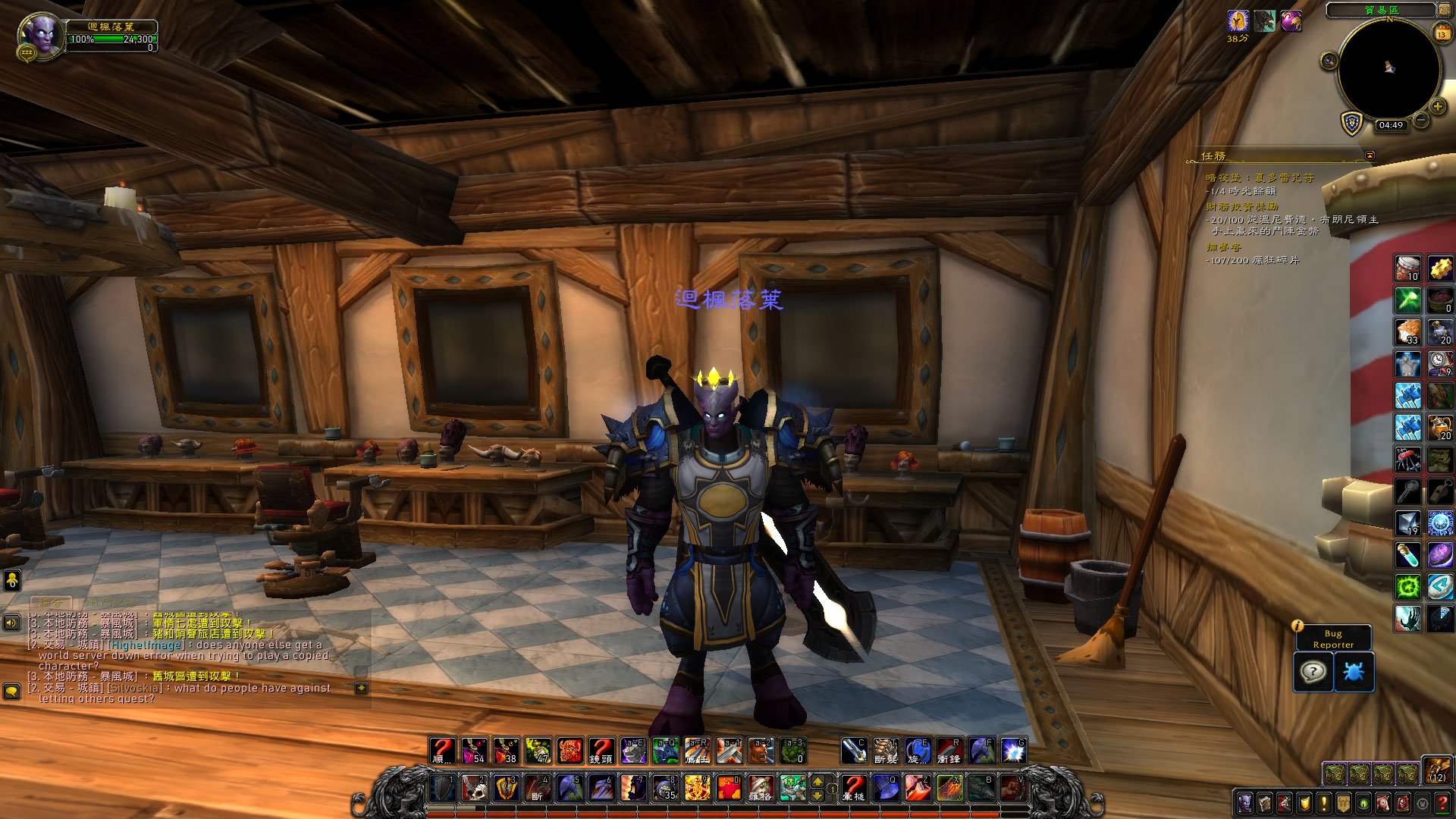
Task: Use the skull strike ability in slot 2
Action: 475,788
